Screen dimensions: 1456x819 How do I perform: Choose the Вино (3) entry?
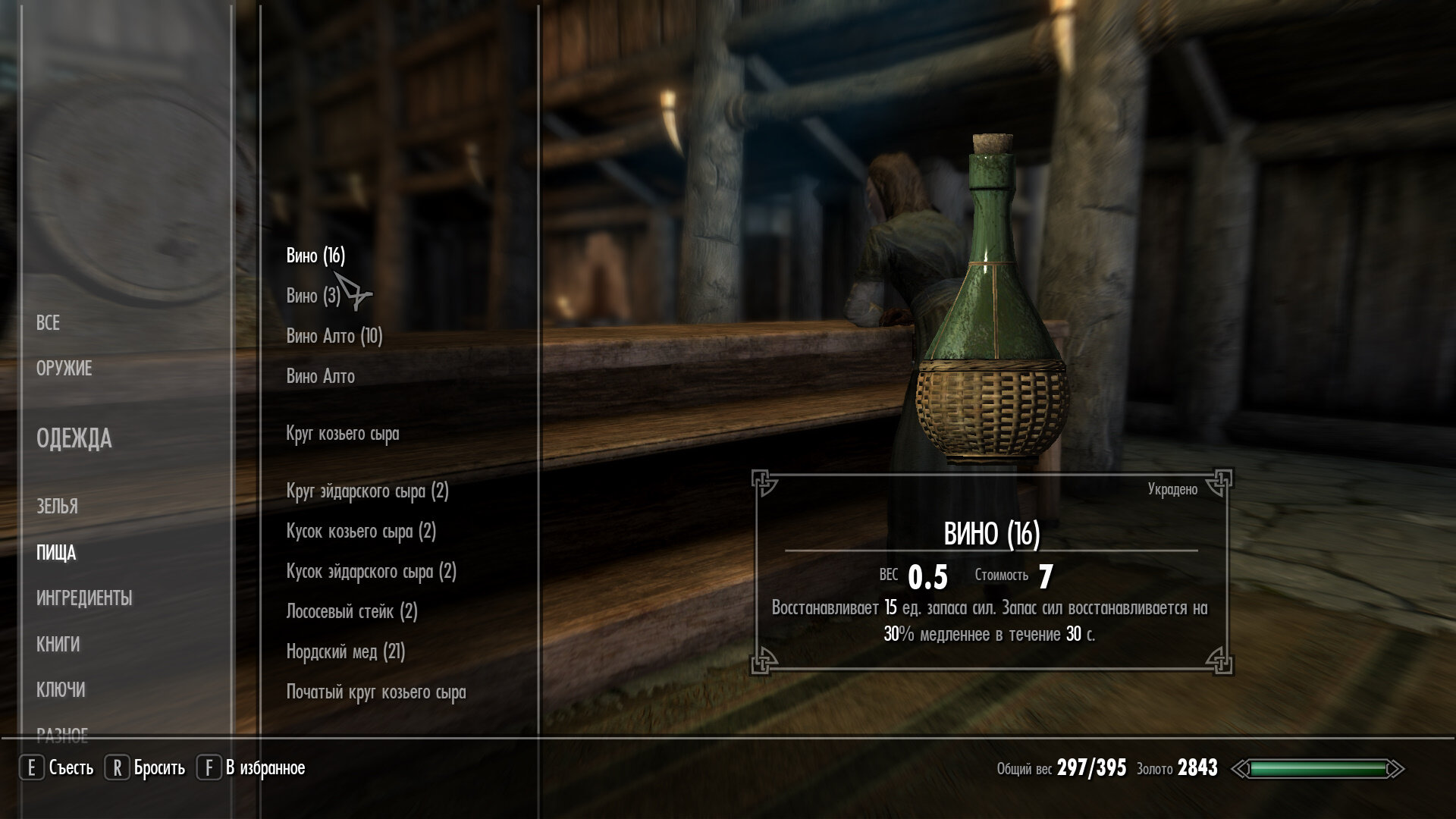[x=312, y=296]
